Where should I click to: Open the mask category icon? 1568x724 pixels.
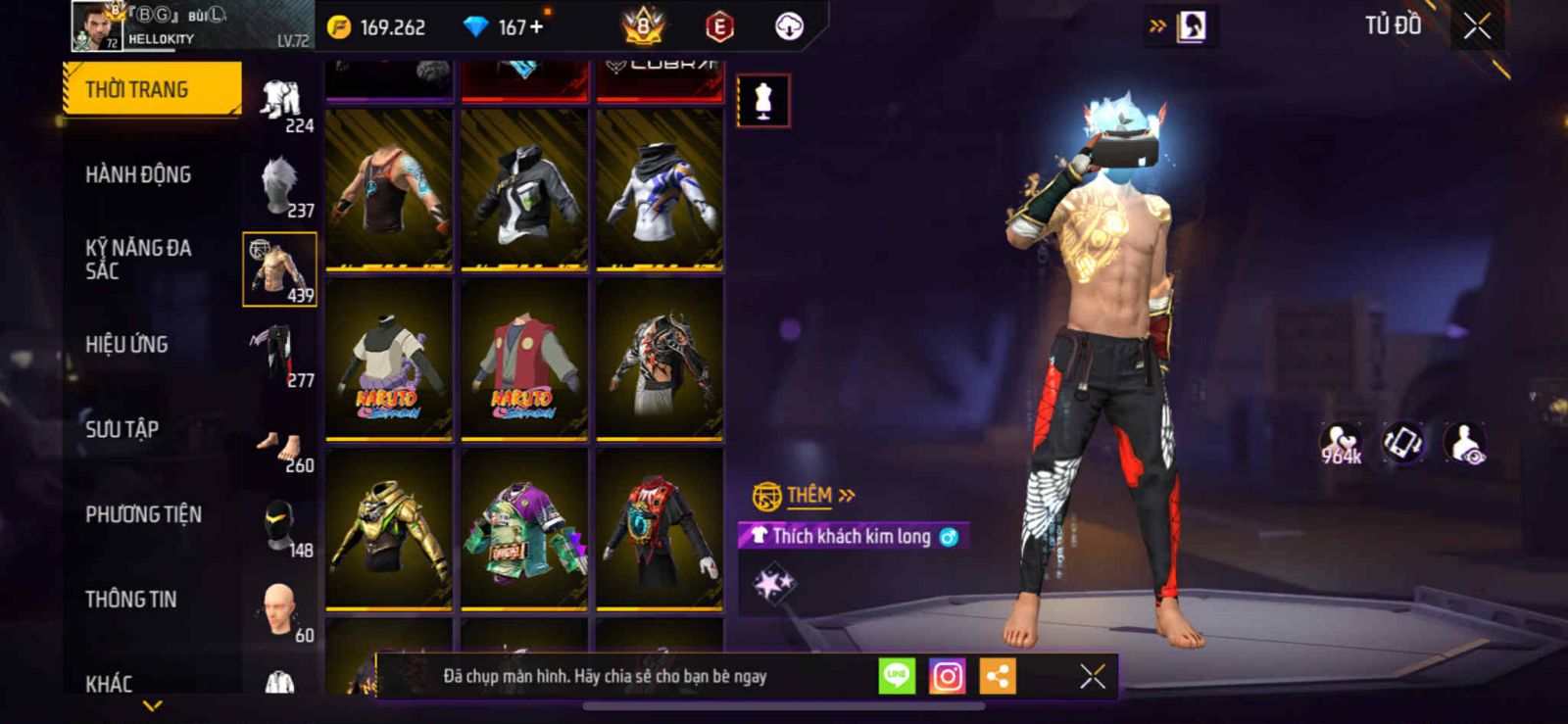[280, 525]
